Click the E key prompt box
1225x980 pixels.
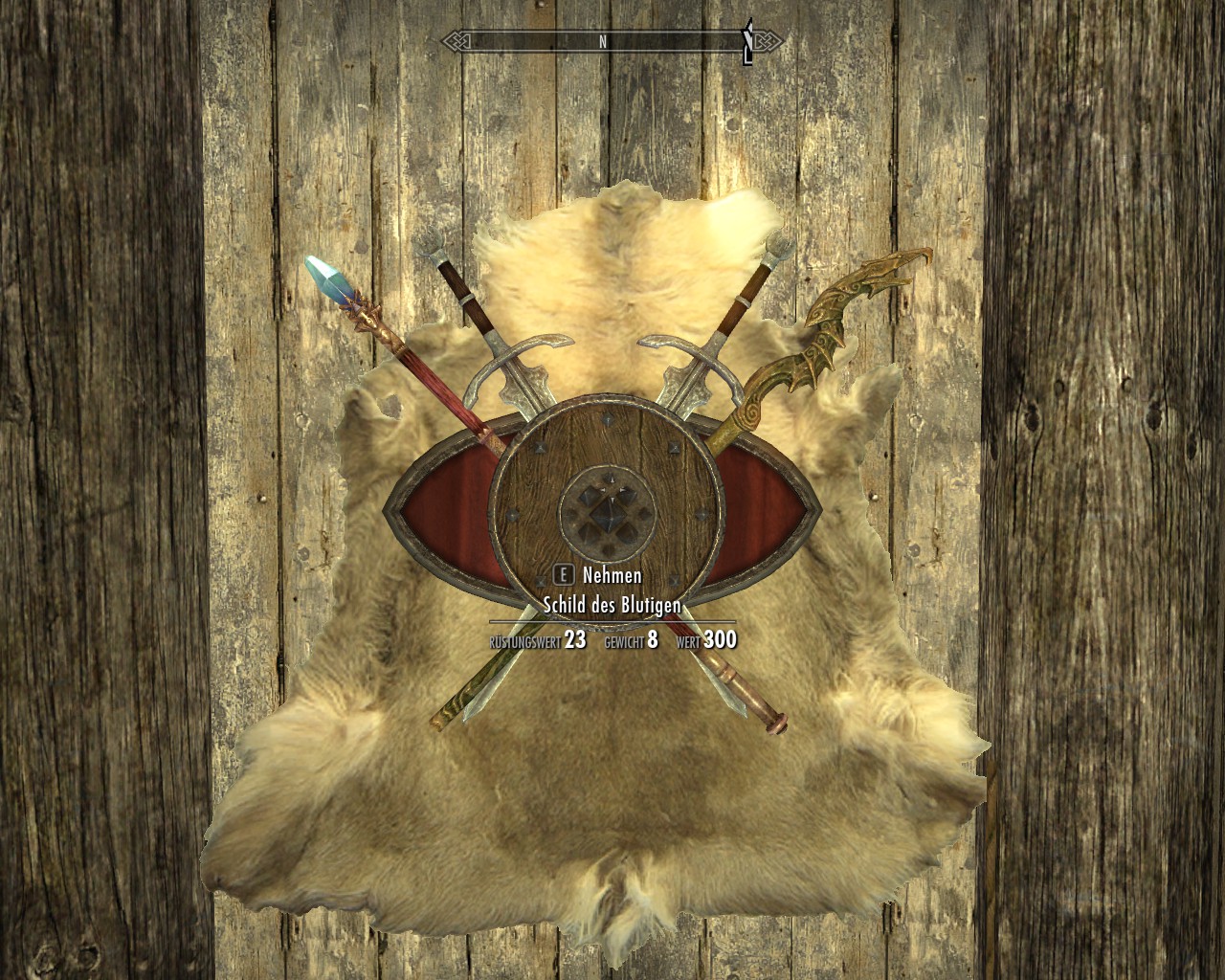click(566, 576)
